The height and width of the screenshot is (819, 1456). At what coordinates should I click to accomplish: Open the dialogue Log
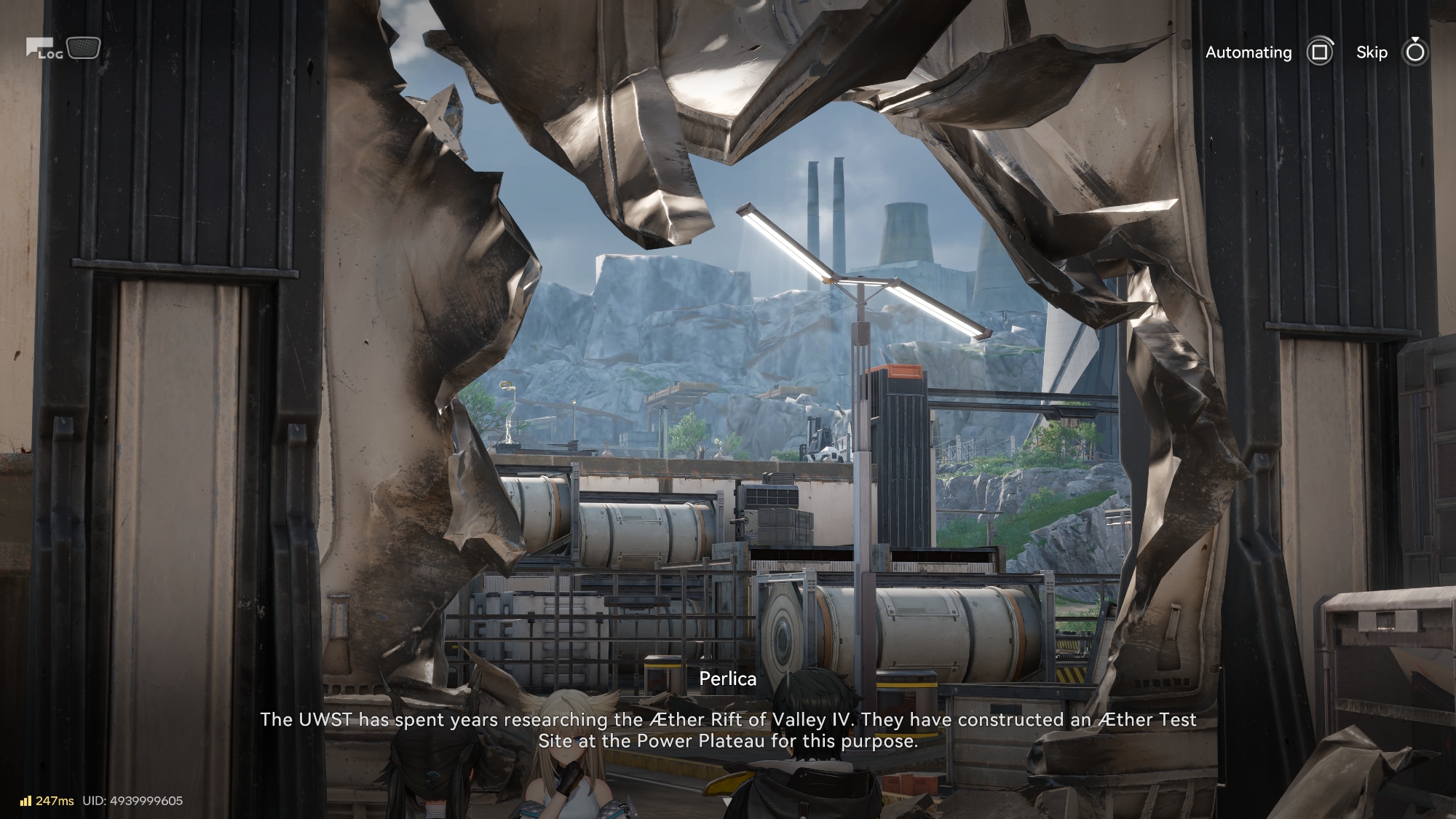[x=45, y=50]
